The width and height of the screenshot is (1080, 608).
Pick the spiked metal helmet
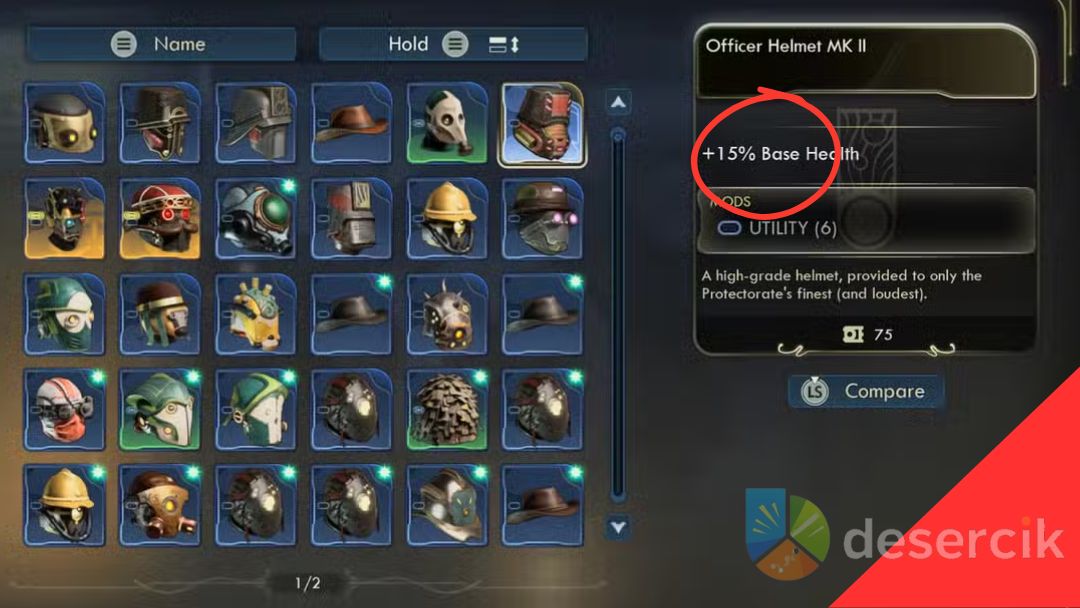448,313
